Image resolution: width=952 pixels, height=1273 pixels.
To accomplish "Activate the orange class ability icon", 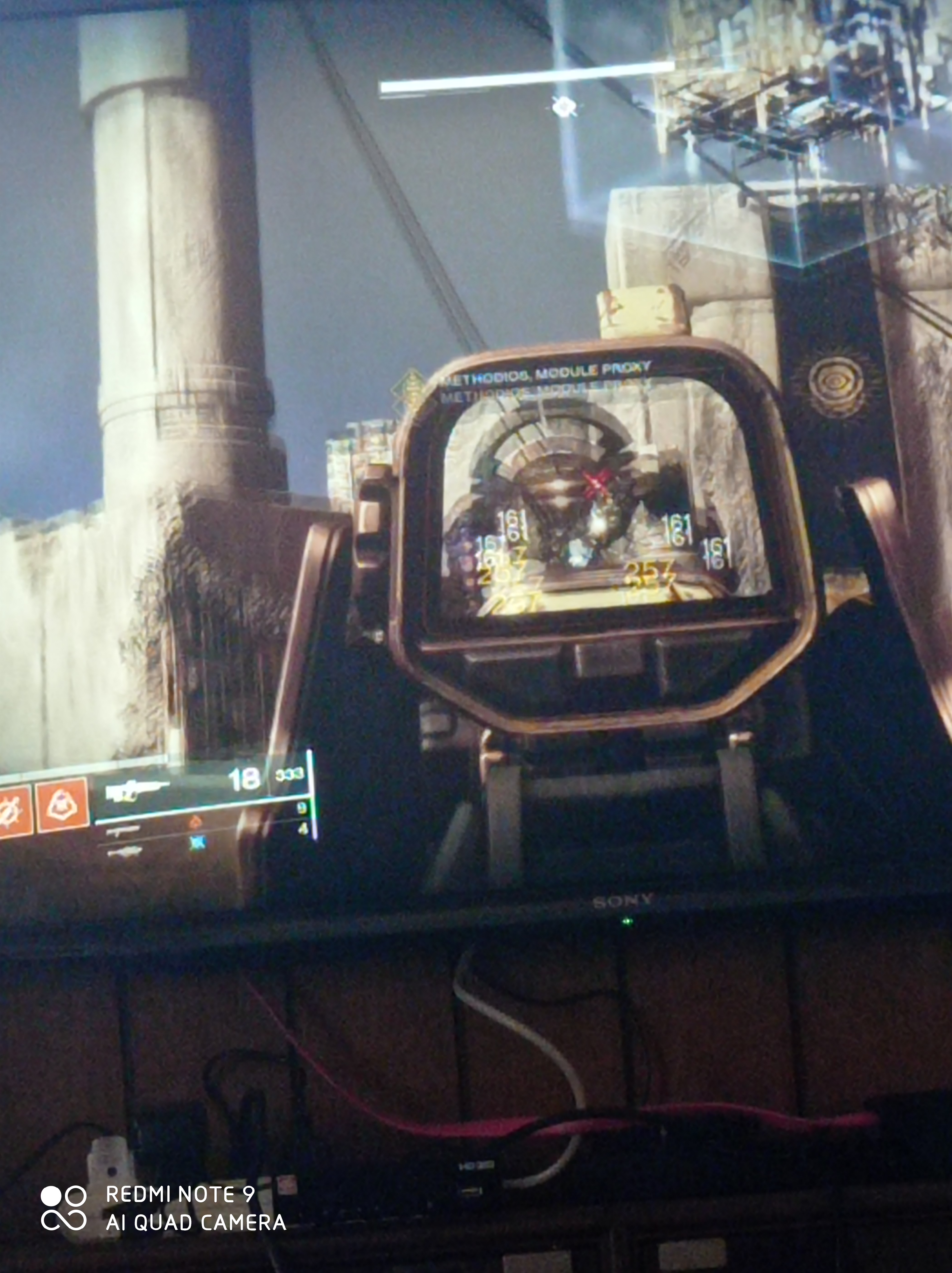I will coord(62,804).
